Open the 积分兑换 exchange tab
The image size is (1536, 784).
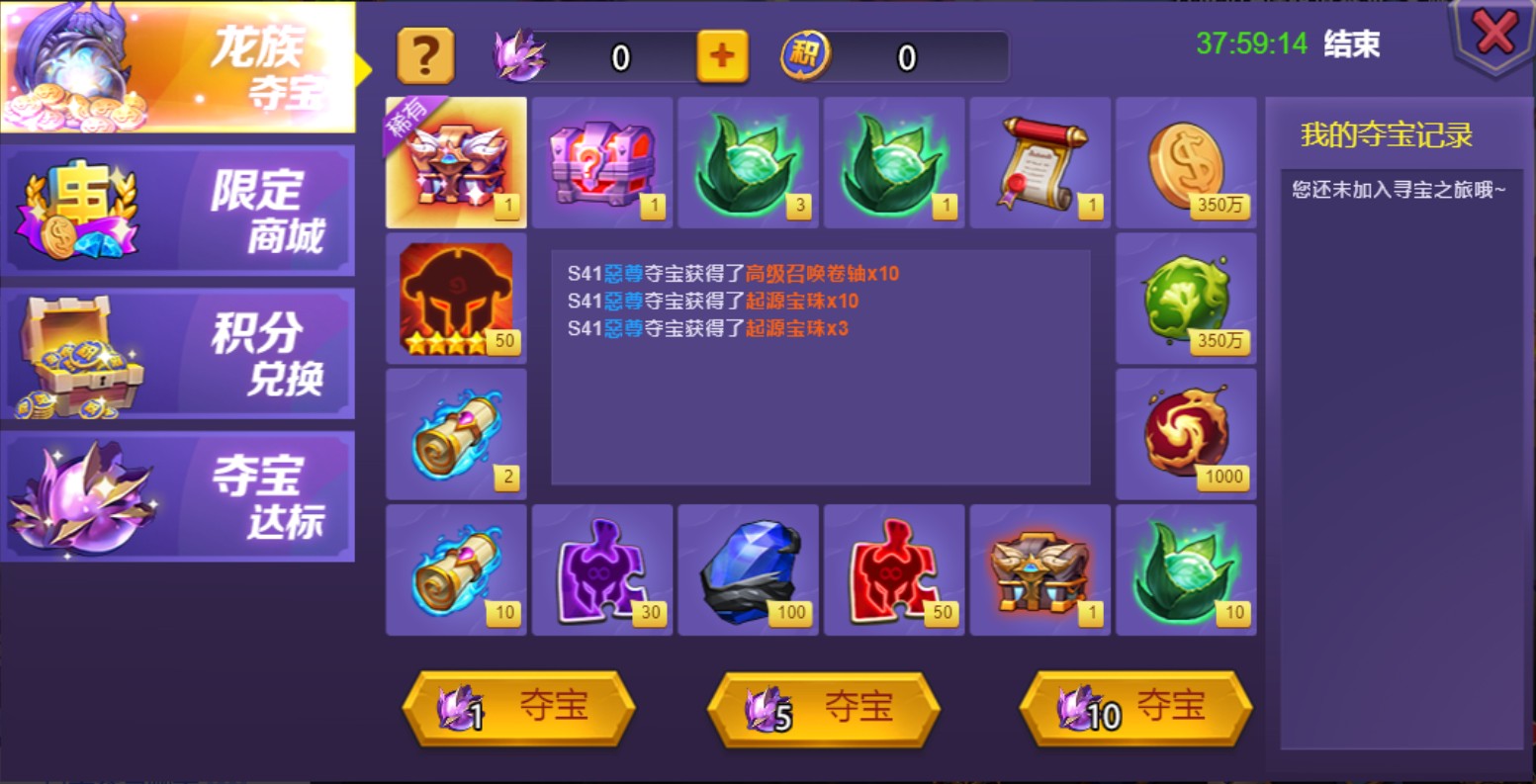(178, 353)
